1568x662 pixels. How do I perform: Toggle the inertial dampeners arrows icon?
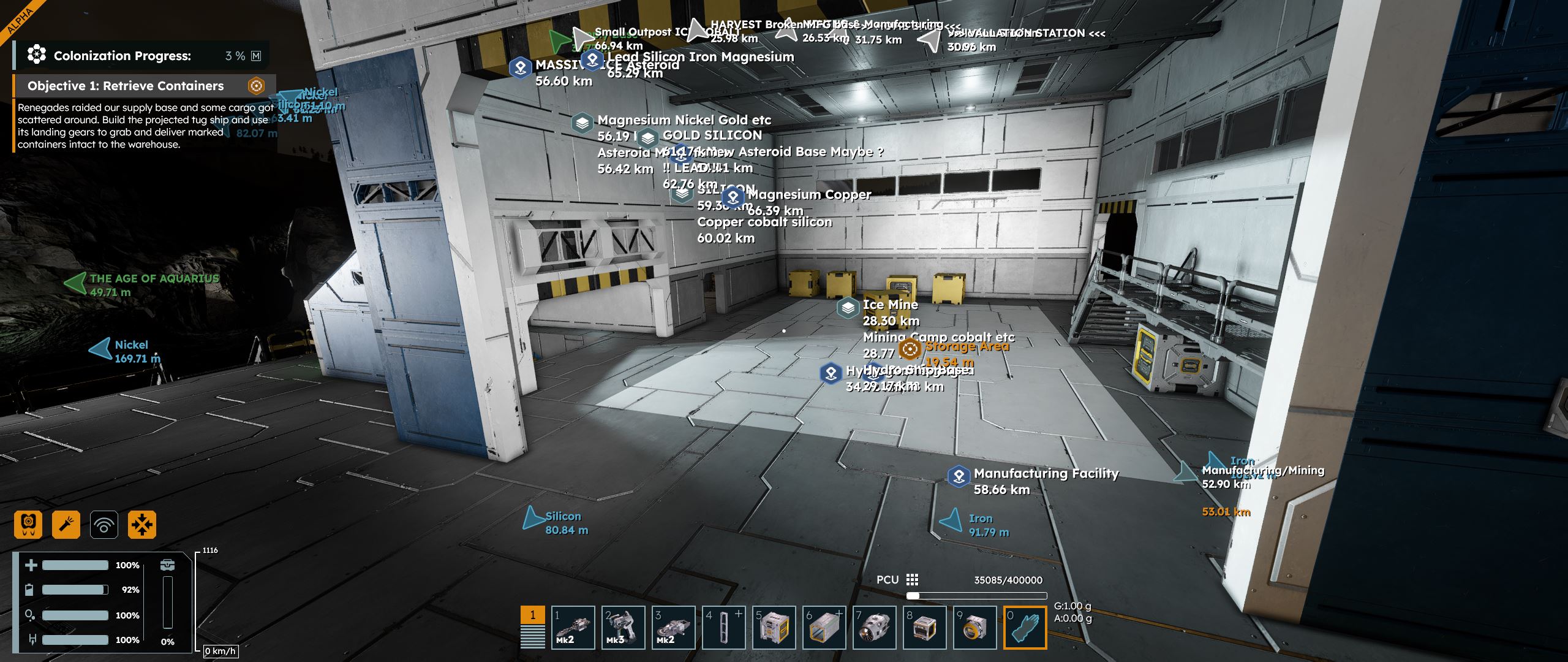(142, 525)
